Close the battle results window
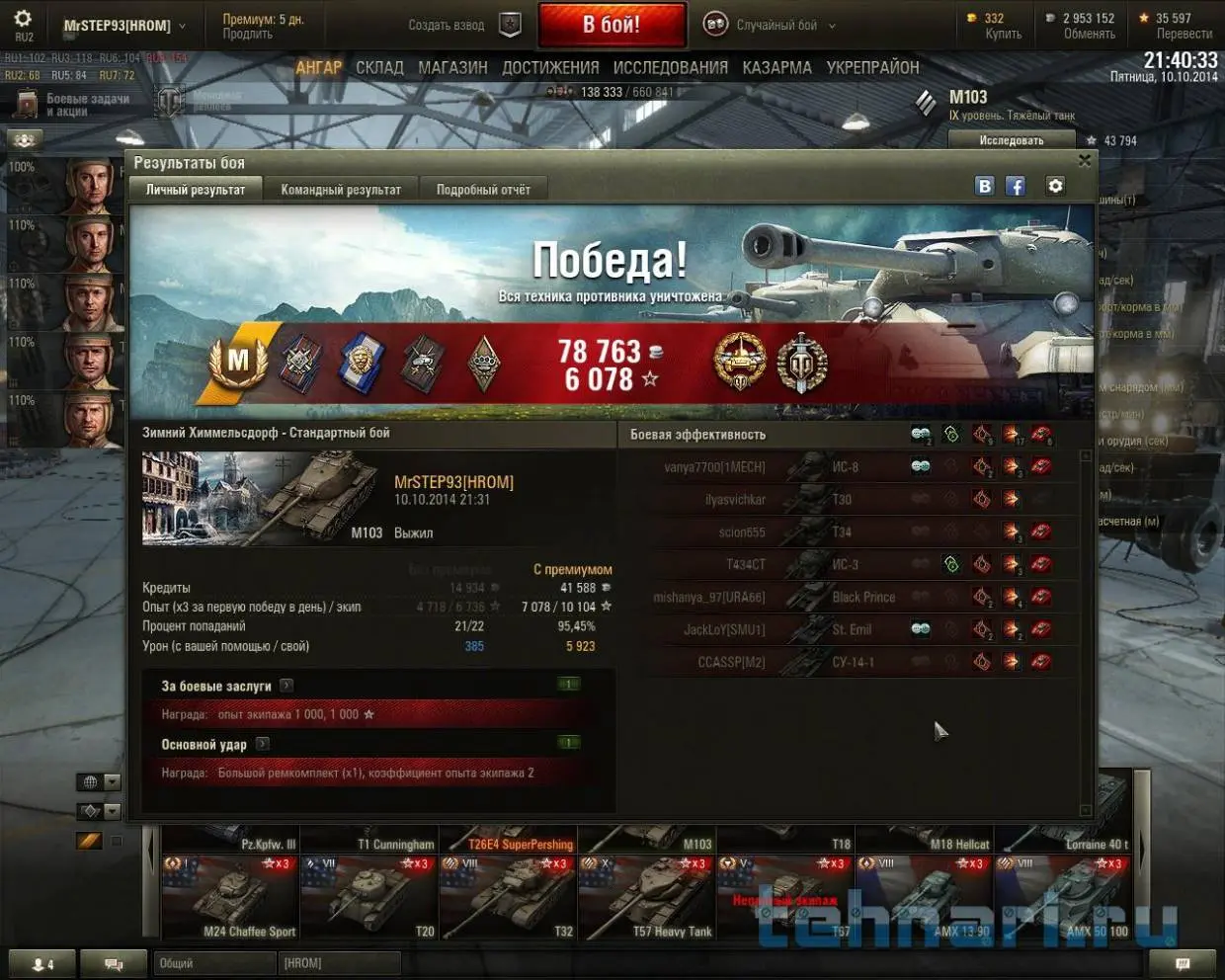1225x980 pixels. [1084, 161]
